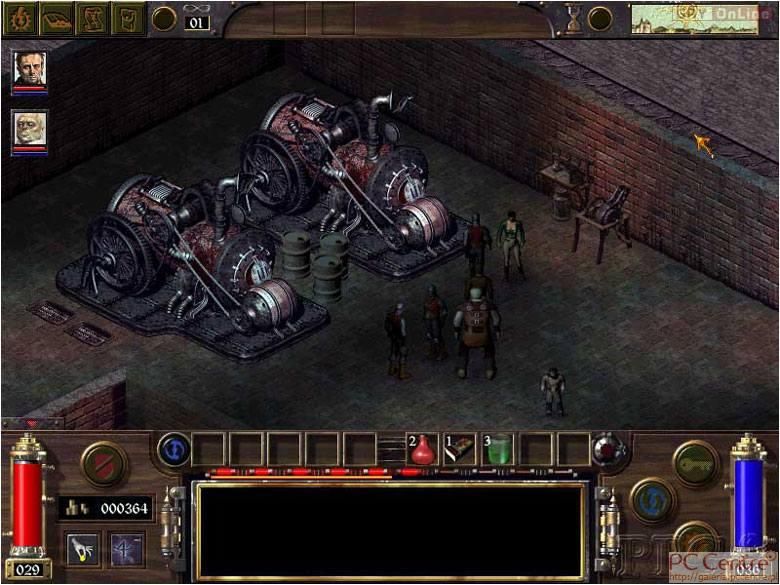Open the logbook icon in top bar
Image resolution: width=780 pixels, height=585 pixels.
(x=56, y=18)
